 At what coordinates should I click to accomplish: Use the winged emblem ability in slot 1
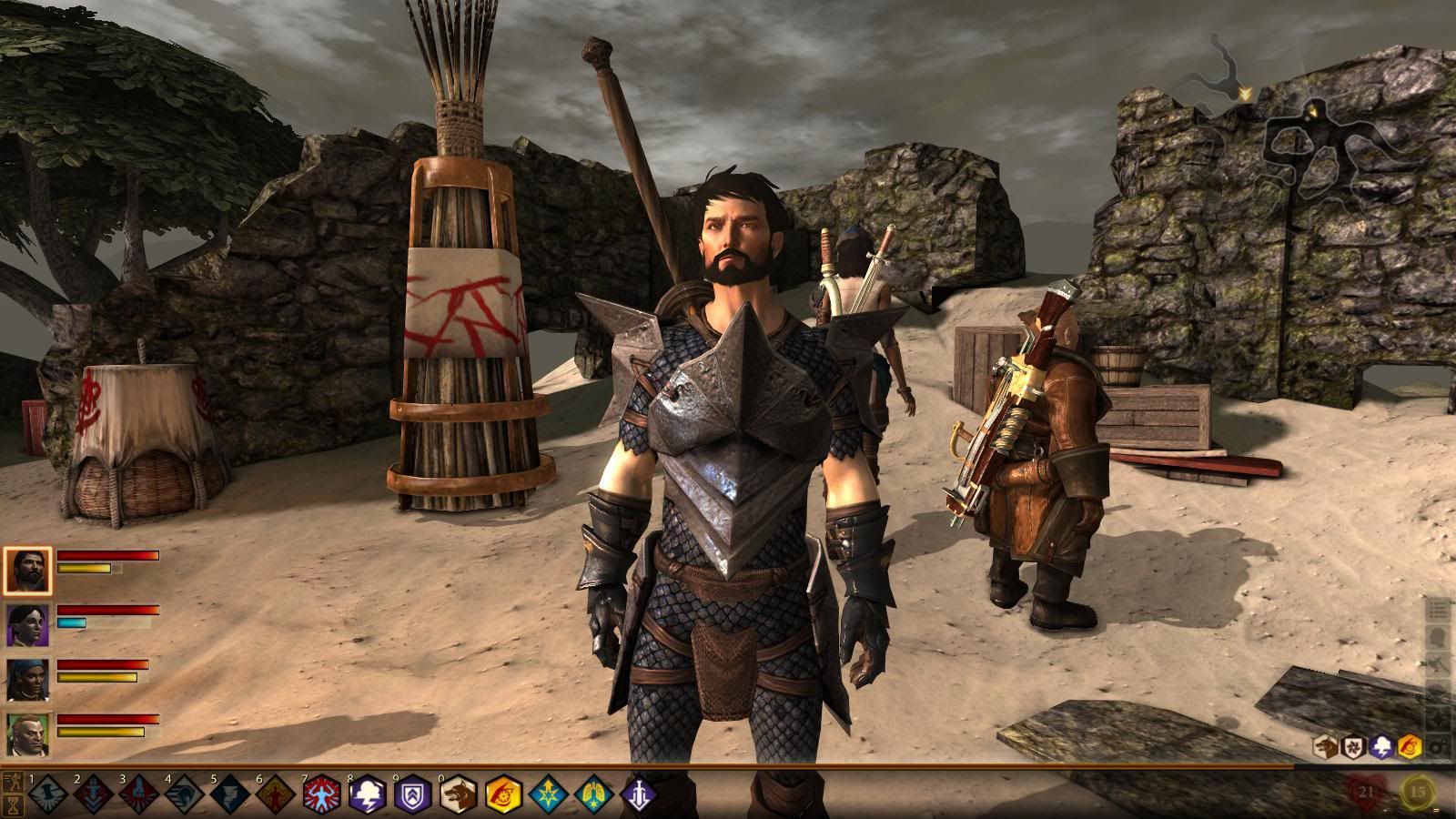click(47, 794)
